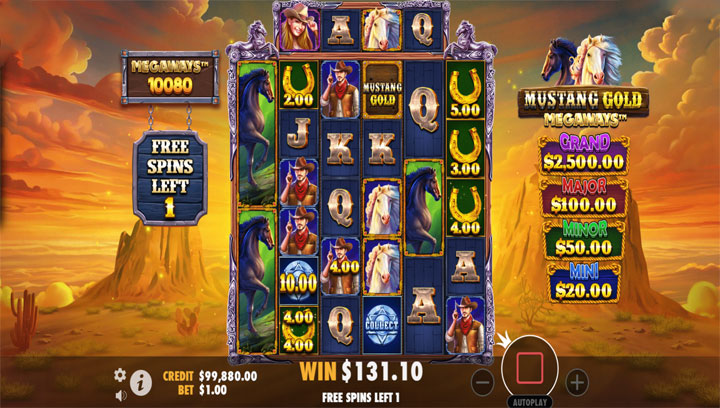720x408 pixels.
Task: Toggle the sound speaker icon
Action: [120, 394]
